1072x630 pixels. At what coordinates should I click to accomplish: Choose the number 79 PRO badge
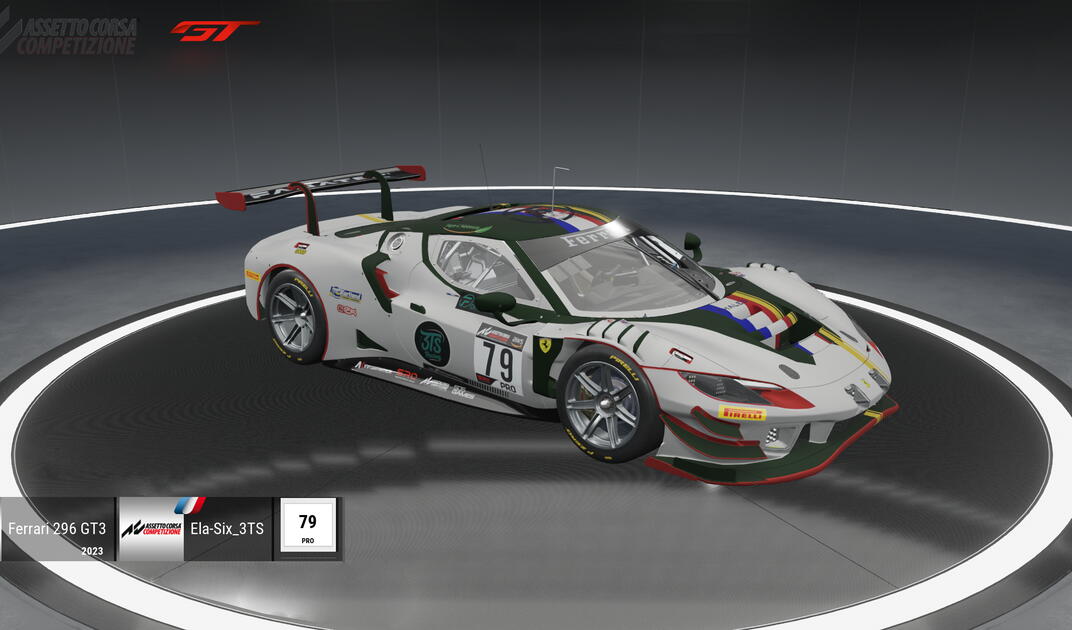(x=308, y=527)
